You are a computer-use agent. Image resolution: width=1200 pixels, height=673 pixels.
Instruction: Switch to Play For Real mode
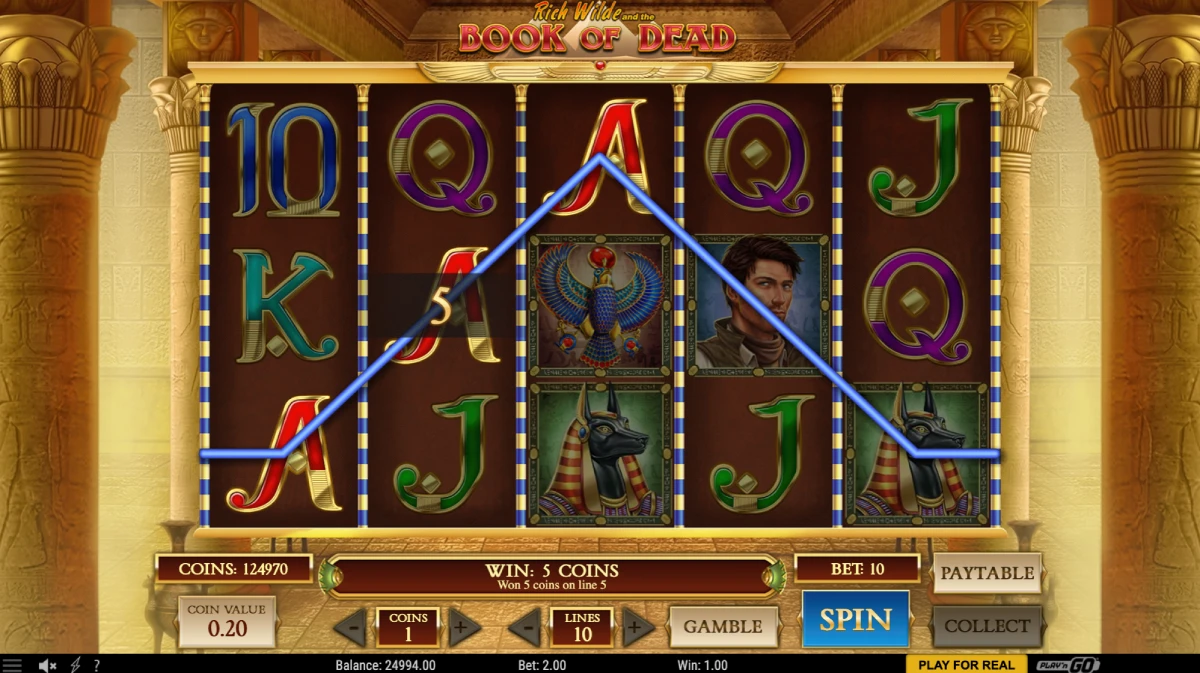coord(966,665)
